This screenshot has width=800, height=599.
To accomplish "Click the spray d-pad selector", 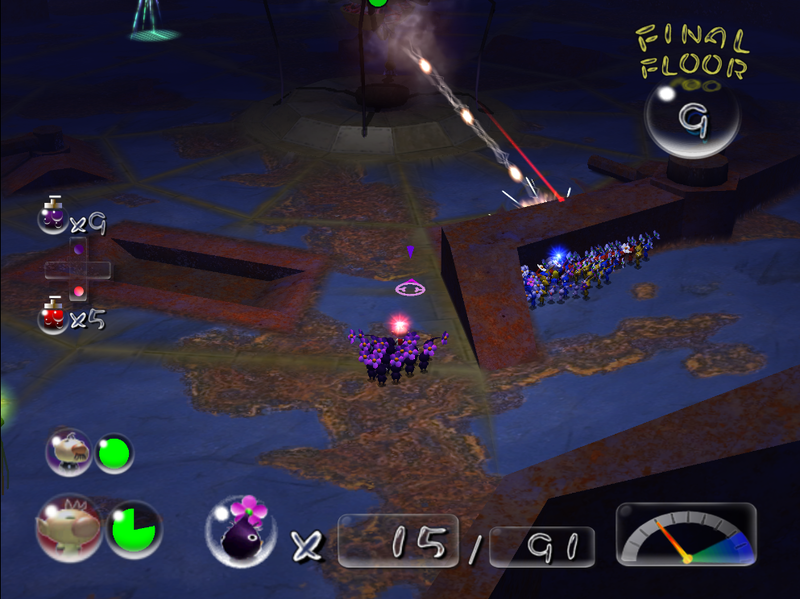I will [x=77, y=268].
